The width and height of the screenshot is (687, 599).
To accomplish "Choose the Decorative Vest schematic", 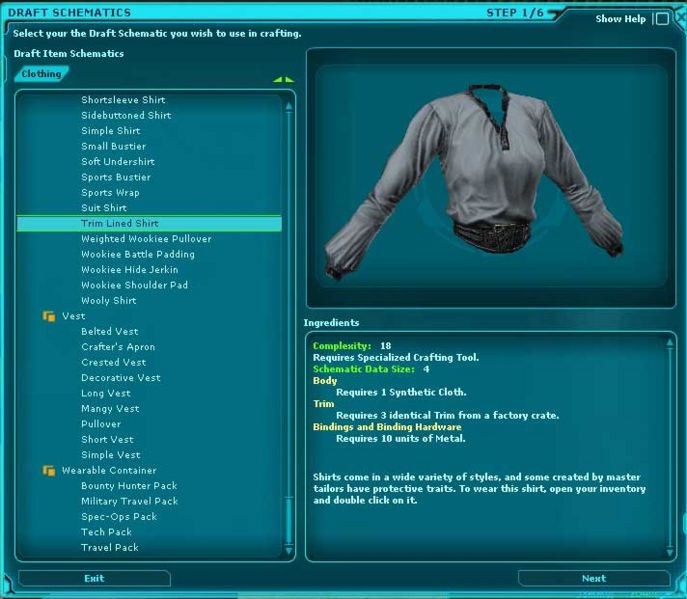I will (x=120, y=378).
